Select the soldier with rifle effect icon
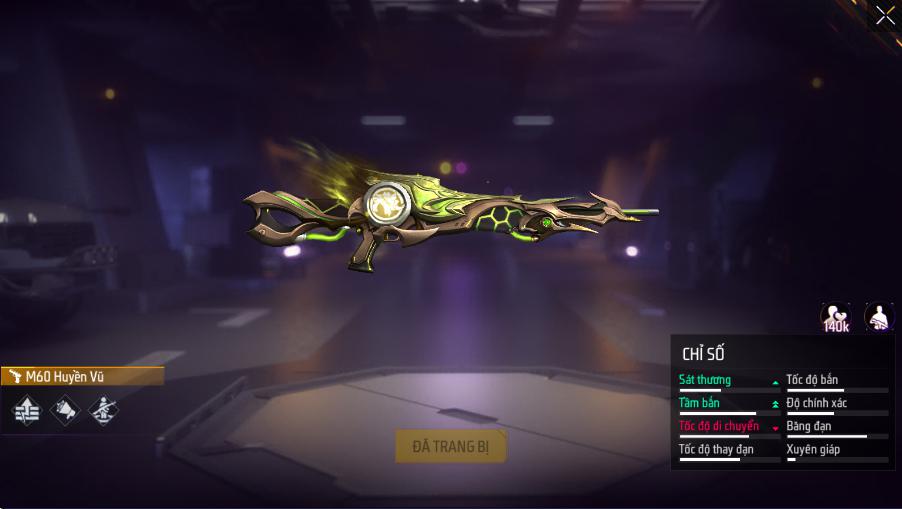902x509 pixels. (102, 410)
